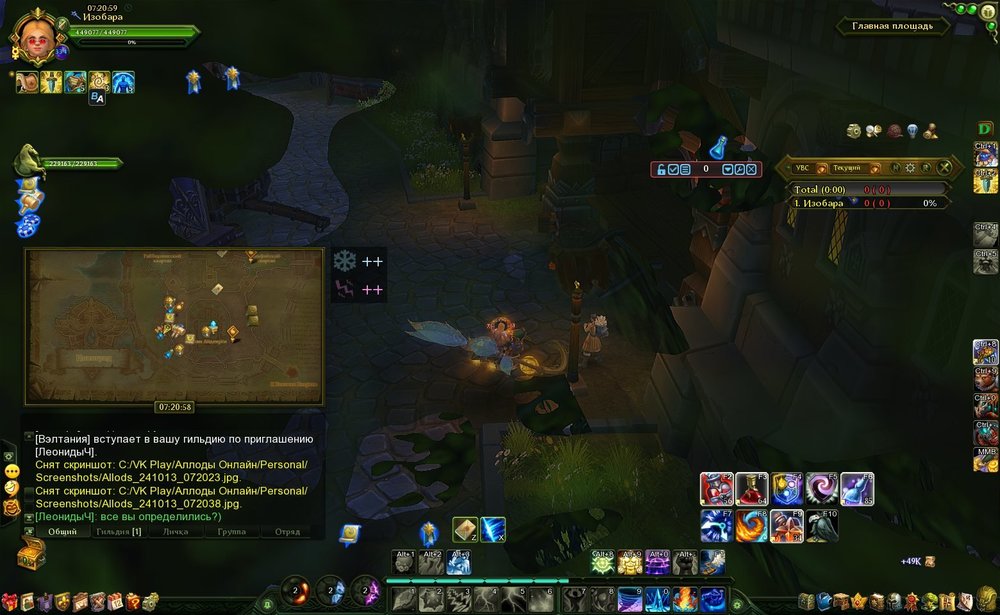Open the smiley emote button beside chat
The width and height of the screenshot is (1000, 615).
coord(12,470)
